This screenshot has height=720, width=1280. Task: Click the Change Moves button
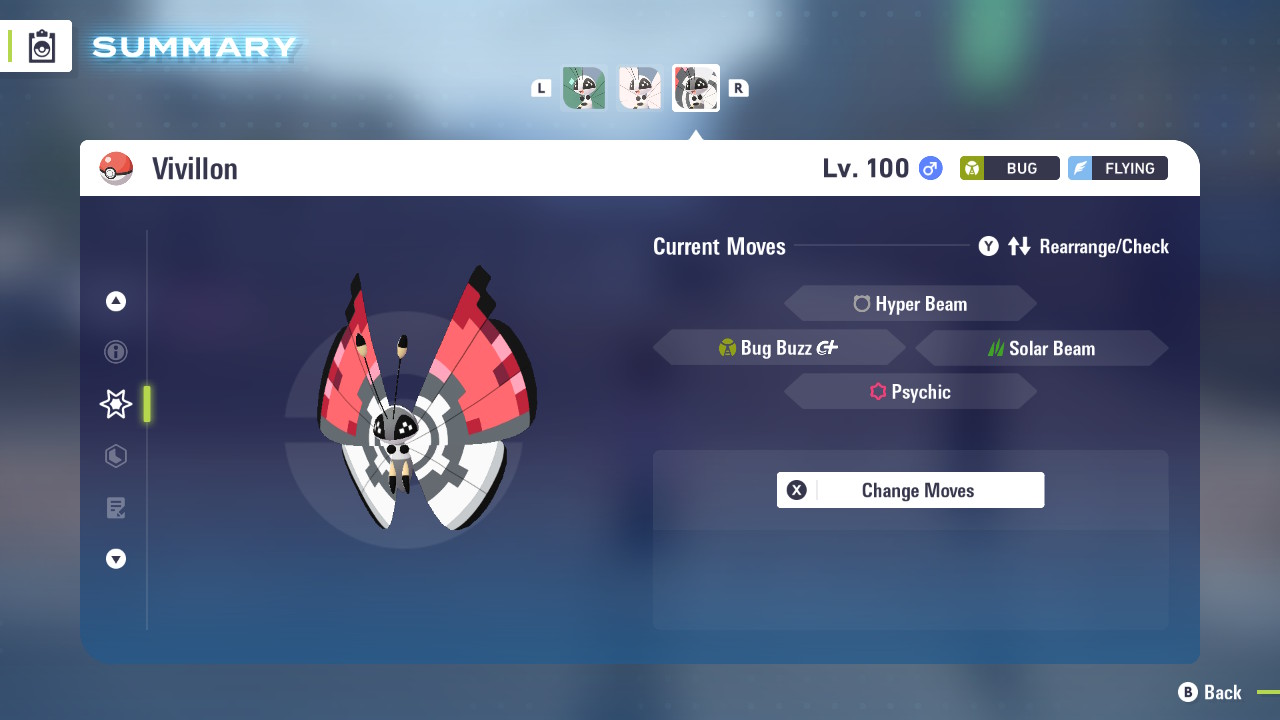[x=910, y=490]
